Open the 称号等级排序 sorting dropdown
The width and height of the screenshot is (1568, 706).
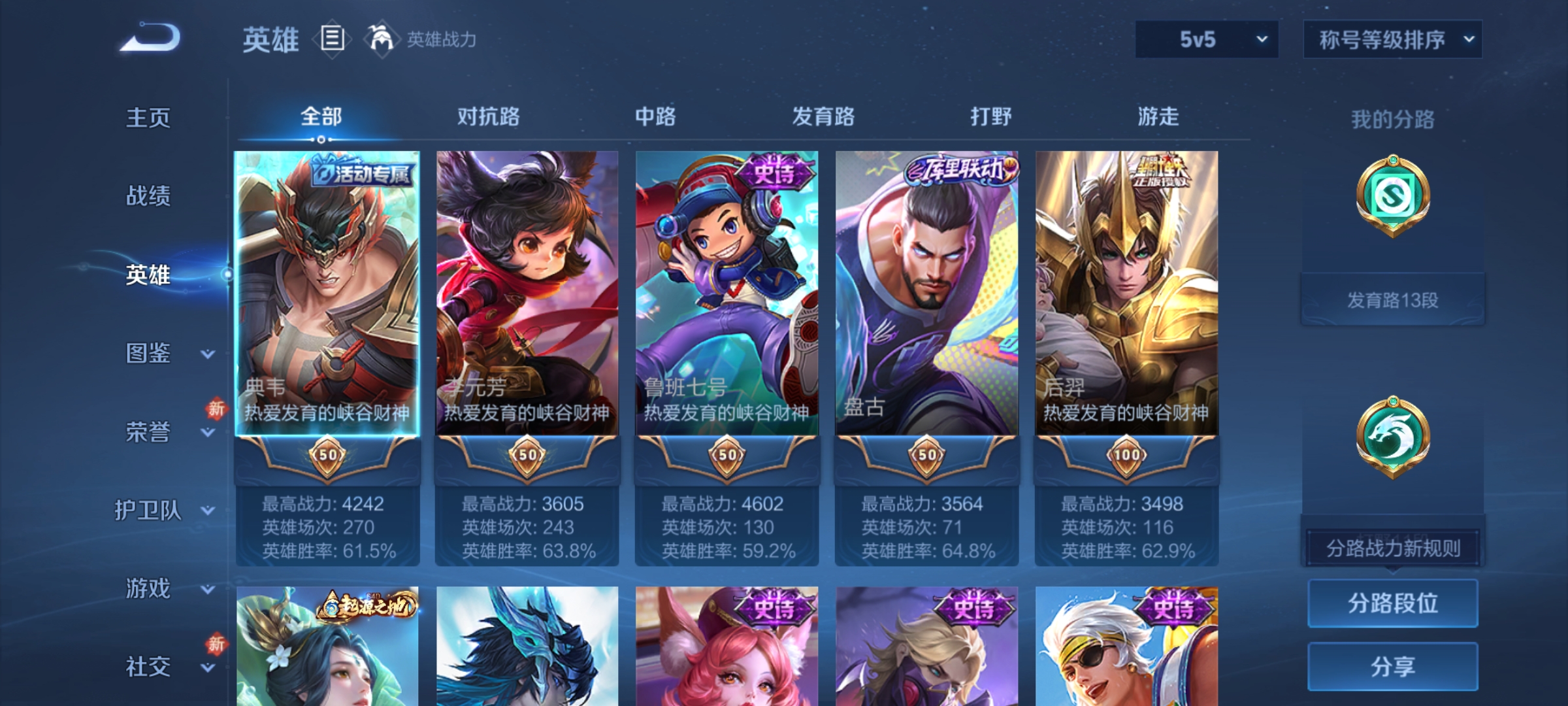(1392, 39)
